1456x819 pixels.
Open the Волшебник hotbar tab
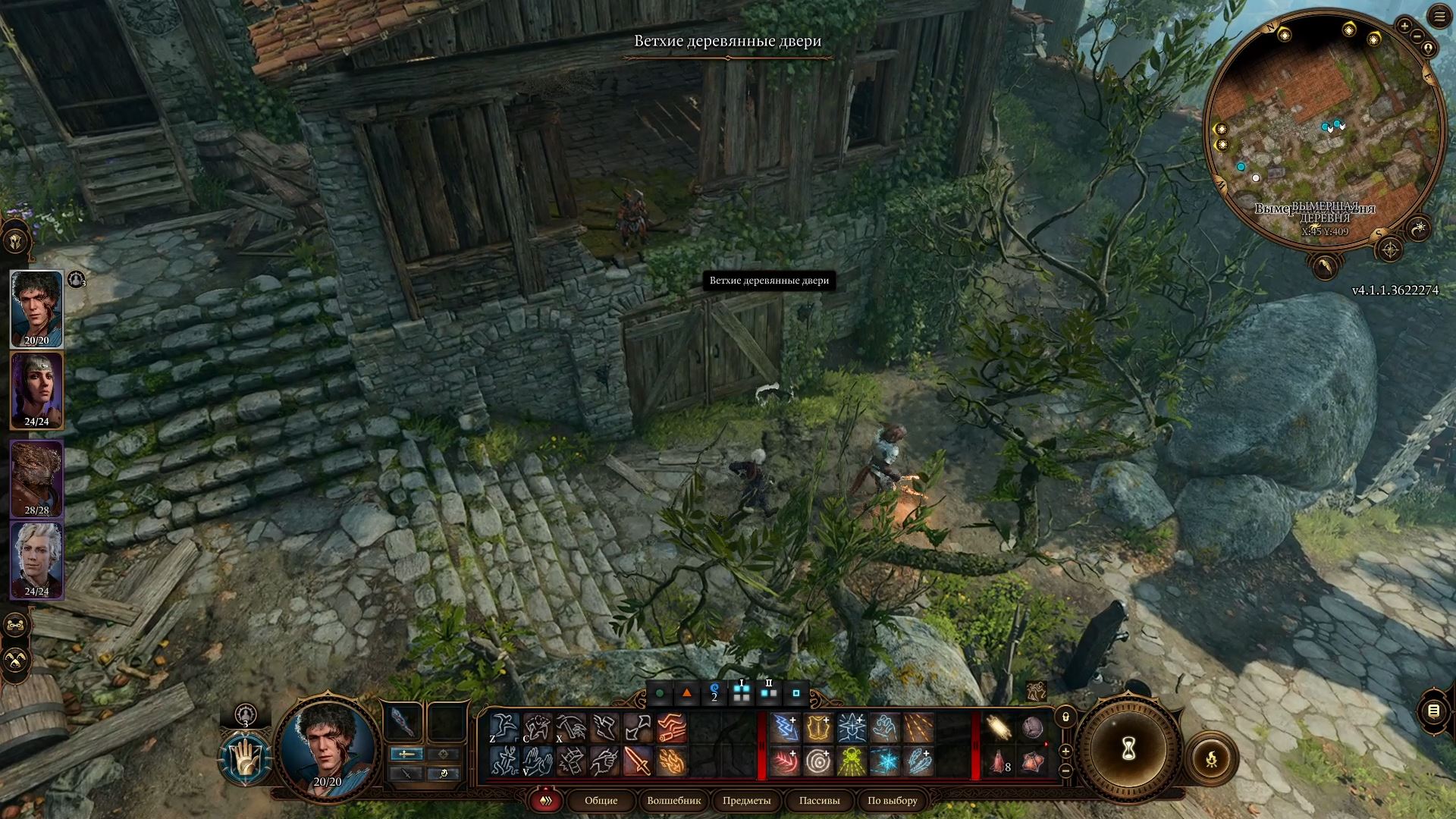[x=674, y=801]
